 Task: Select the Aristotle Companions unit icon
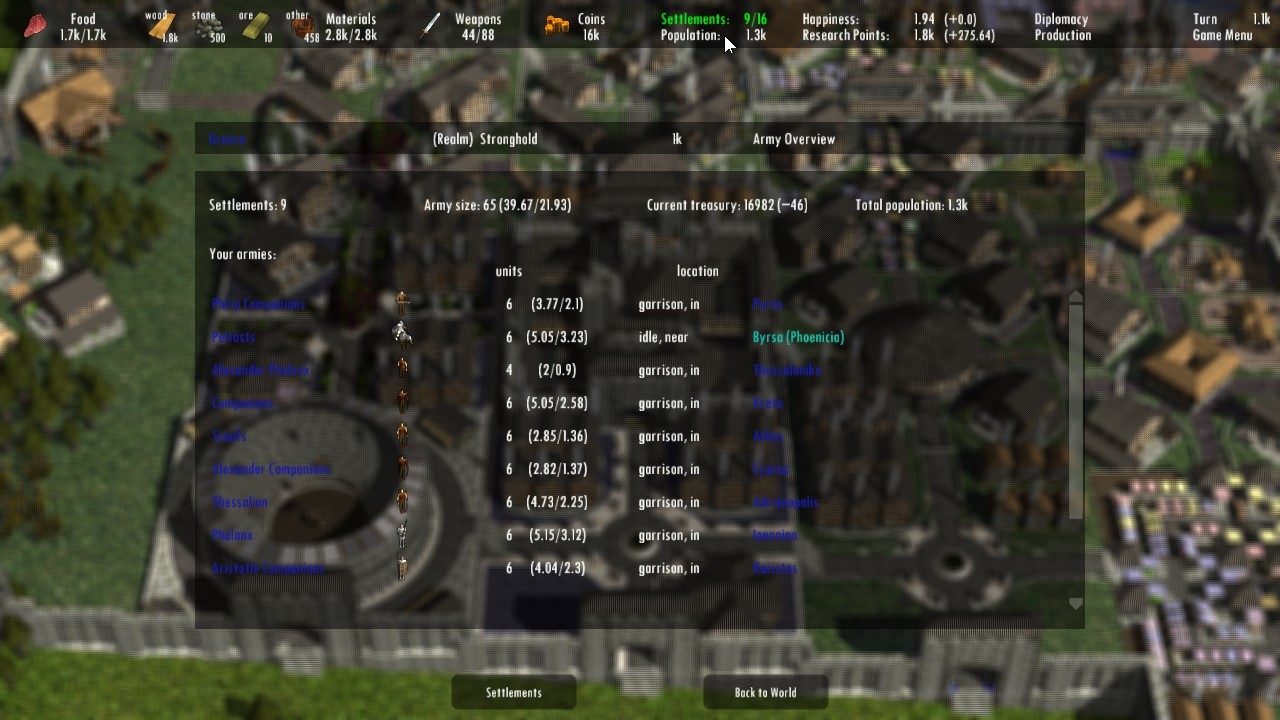(x=402, y=567)
